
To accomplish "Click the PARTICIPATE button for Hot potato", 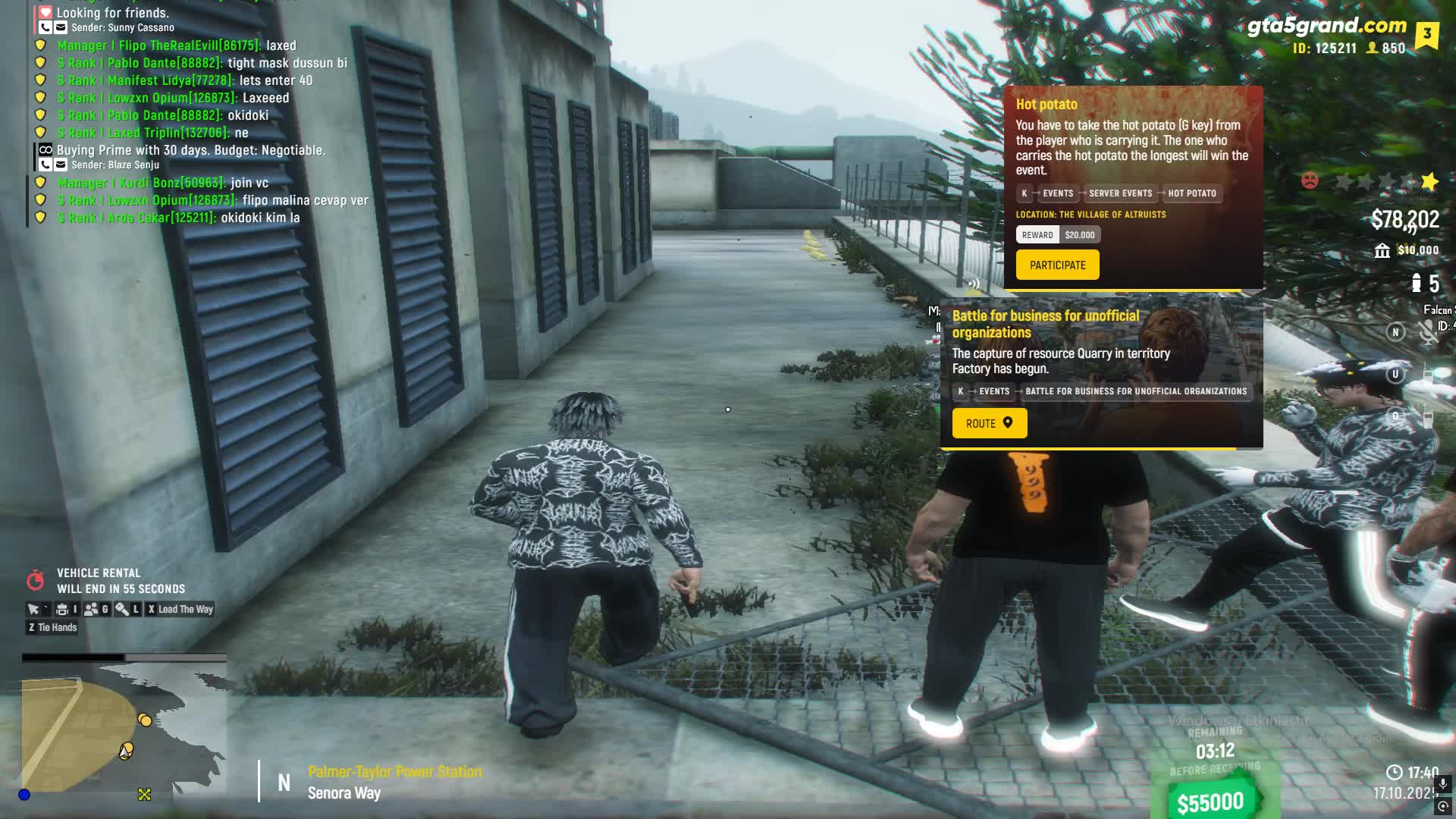I will point(1057,265).
